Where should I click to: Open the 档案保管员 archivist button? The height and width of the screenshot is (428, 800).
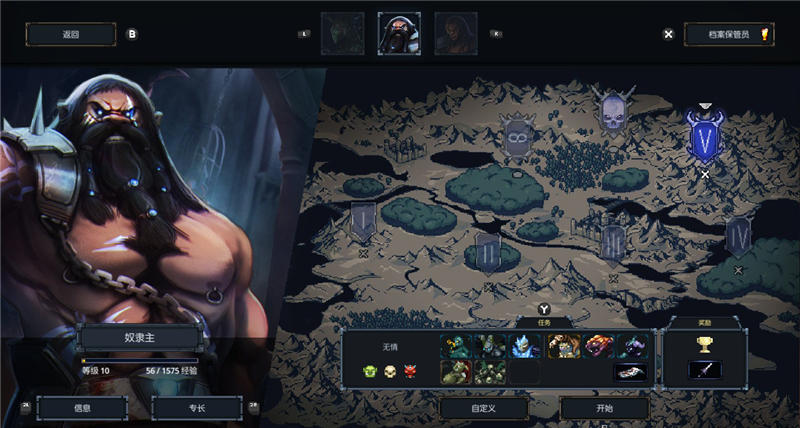tap(728, 34)
